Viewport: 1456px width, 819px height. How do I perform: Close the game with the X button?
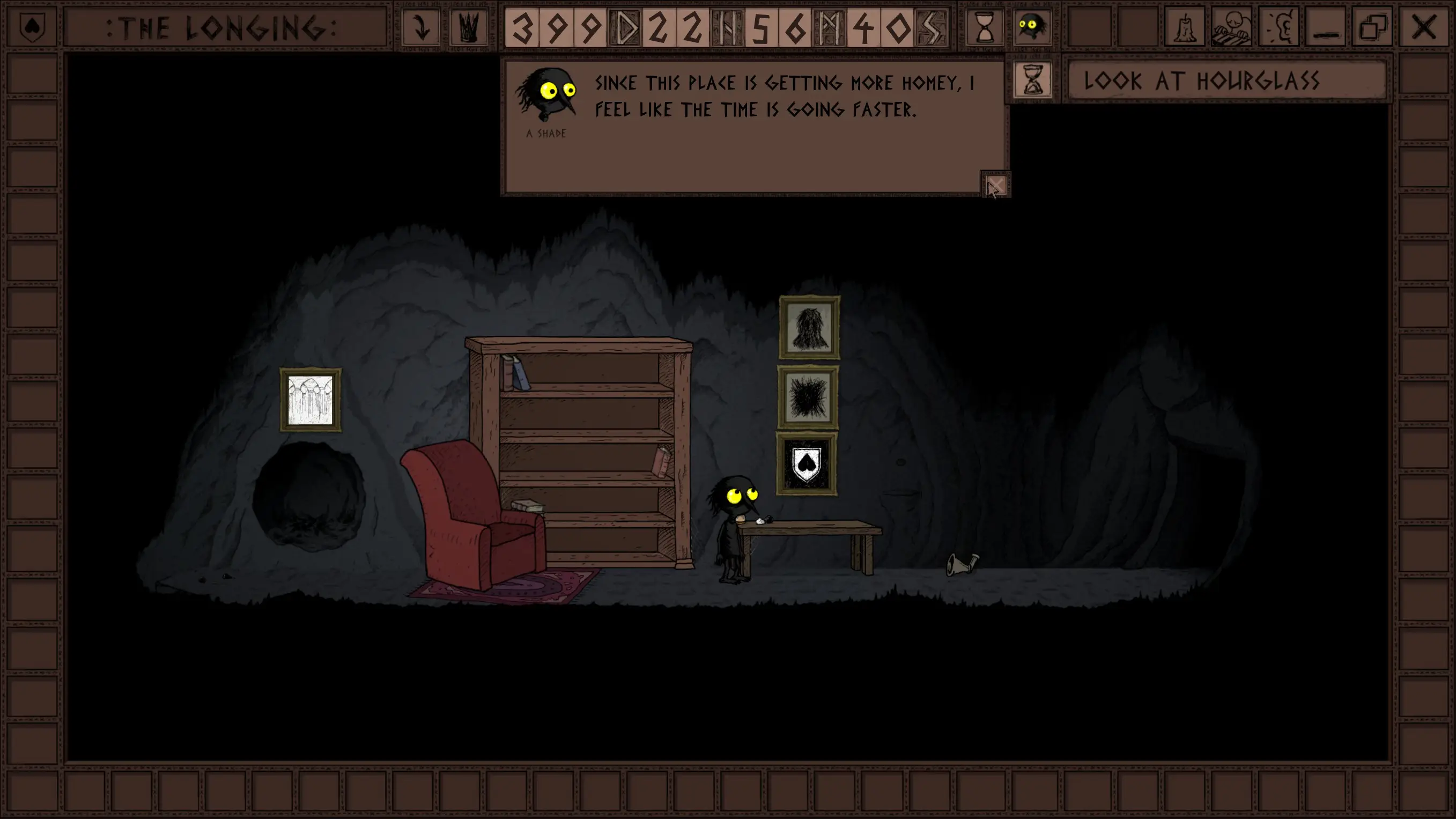pyautogui.click(x=1423, y=27)
